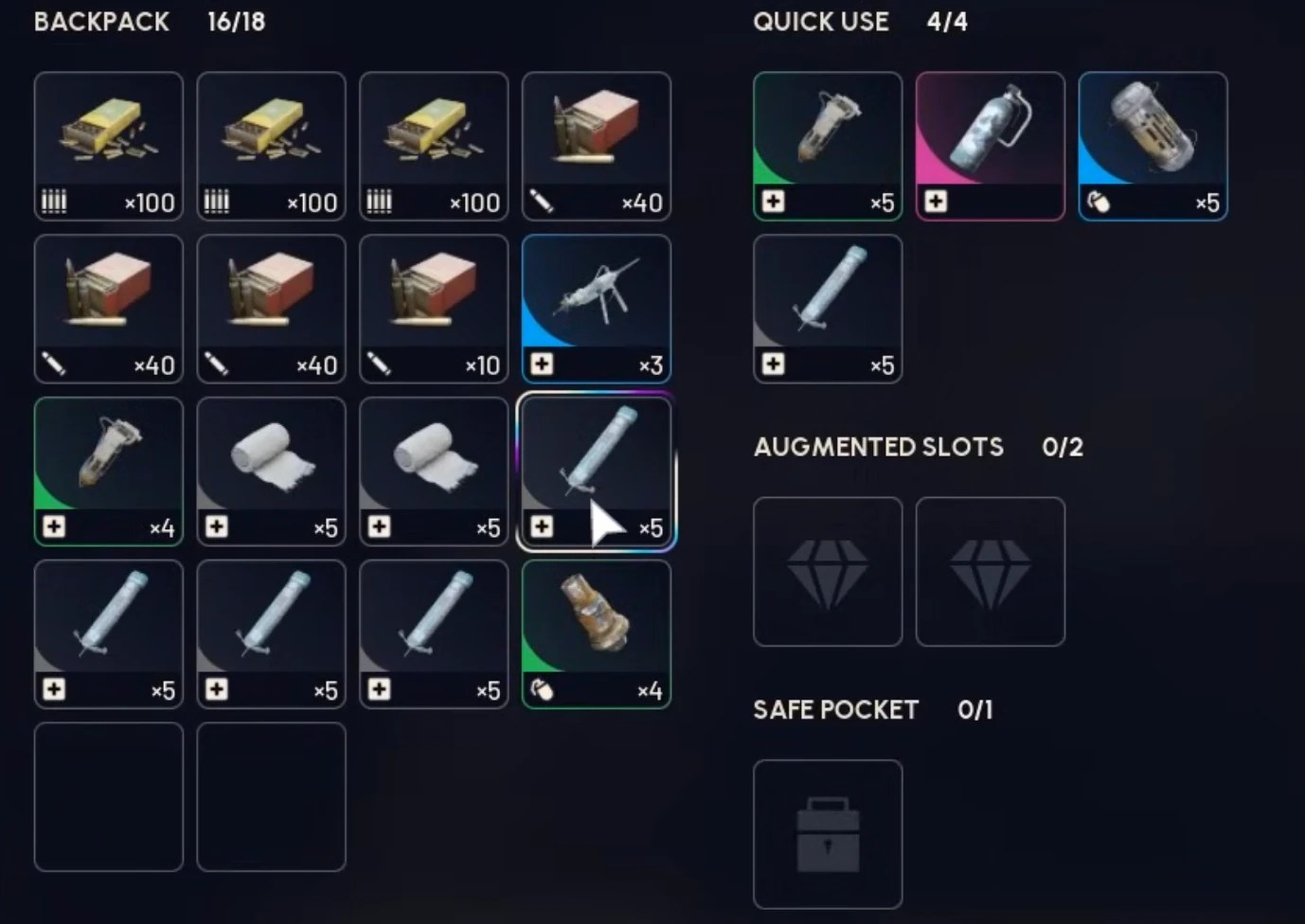Click the first diamond augment slot
Image resolution: width=1305 pixels, height=924 pixels.
click(x=827, y=571)
